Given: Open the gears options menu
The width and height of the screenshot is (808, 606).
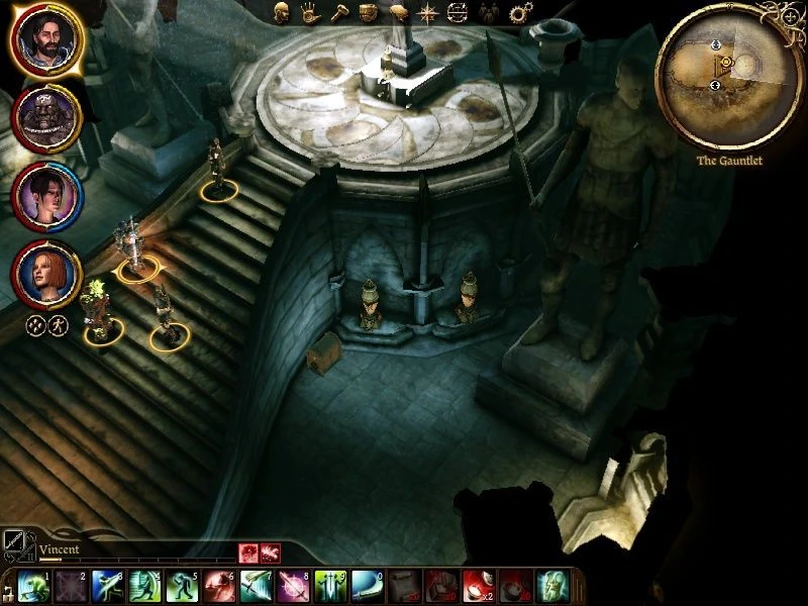Looking at the screenshot, I should (520, 13).
